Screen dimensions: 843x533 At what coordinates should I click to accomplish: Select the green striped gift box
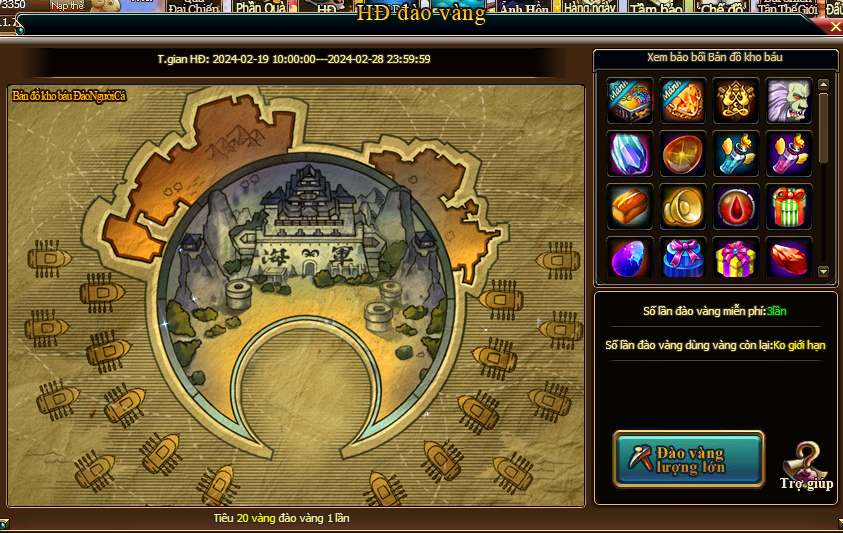(789, 207)
